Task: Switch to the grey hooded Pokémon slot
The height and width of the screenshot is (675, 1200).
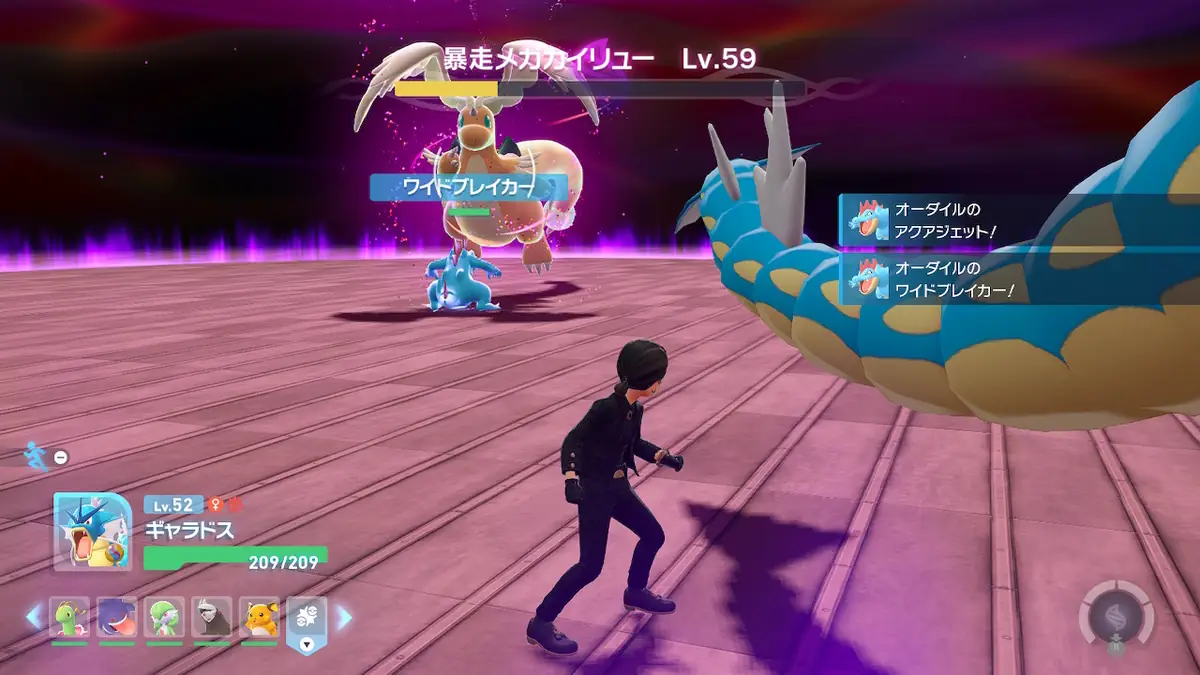Action: (x=212, y=618)
